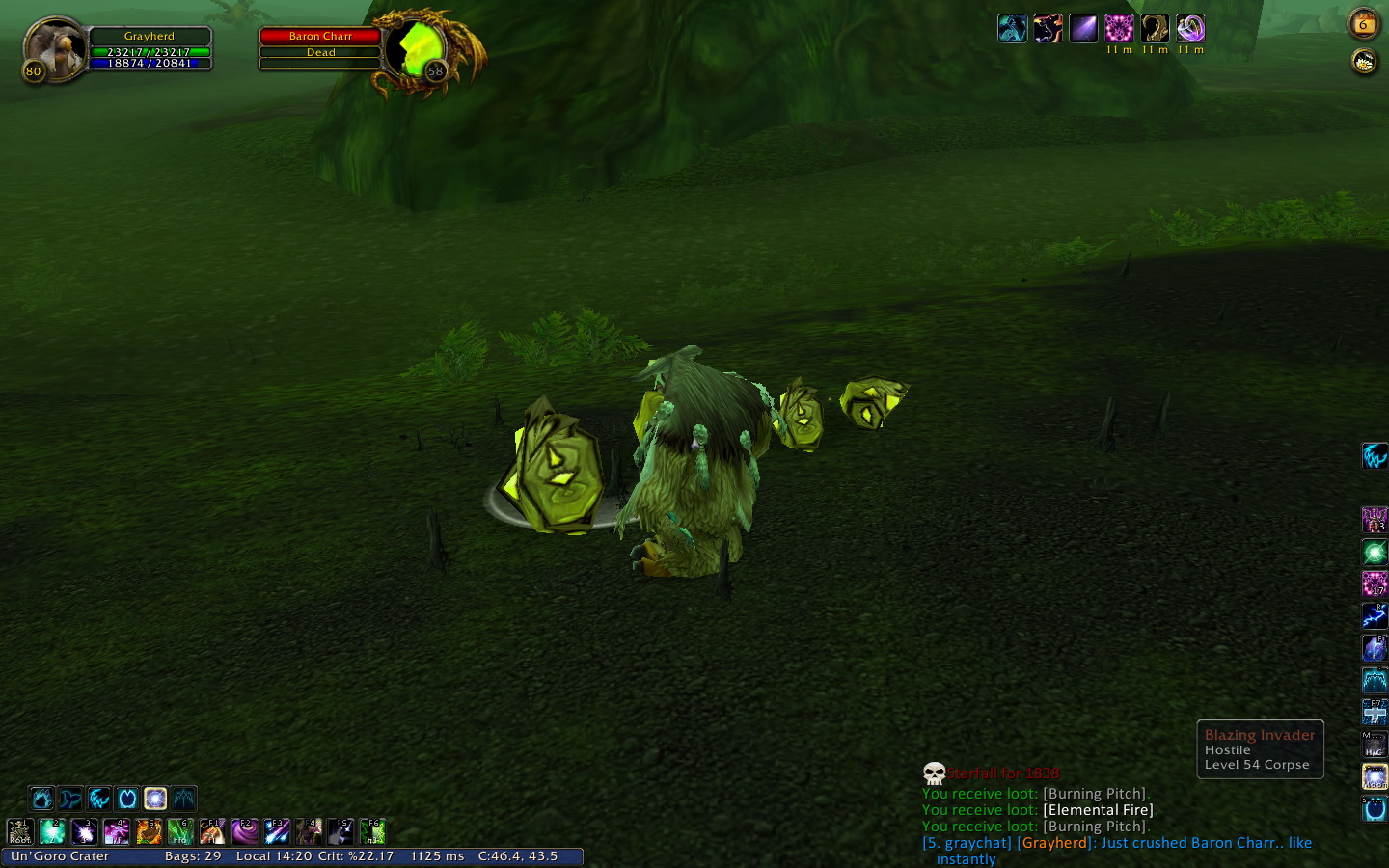Select the aquatic form stance icon
1389x868 pixels.
[x=70, y=799]
